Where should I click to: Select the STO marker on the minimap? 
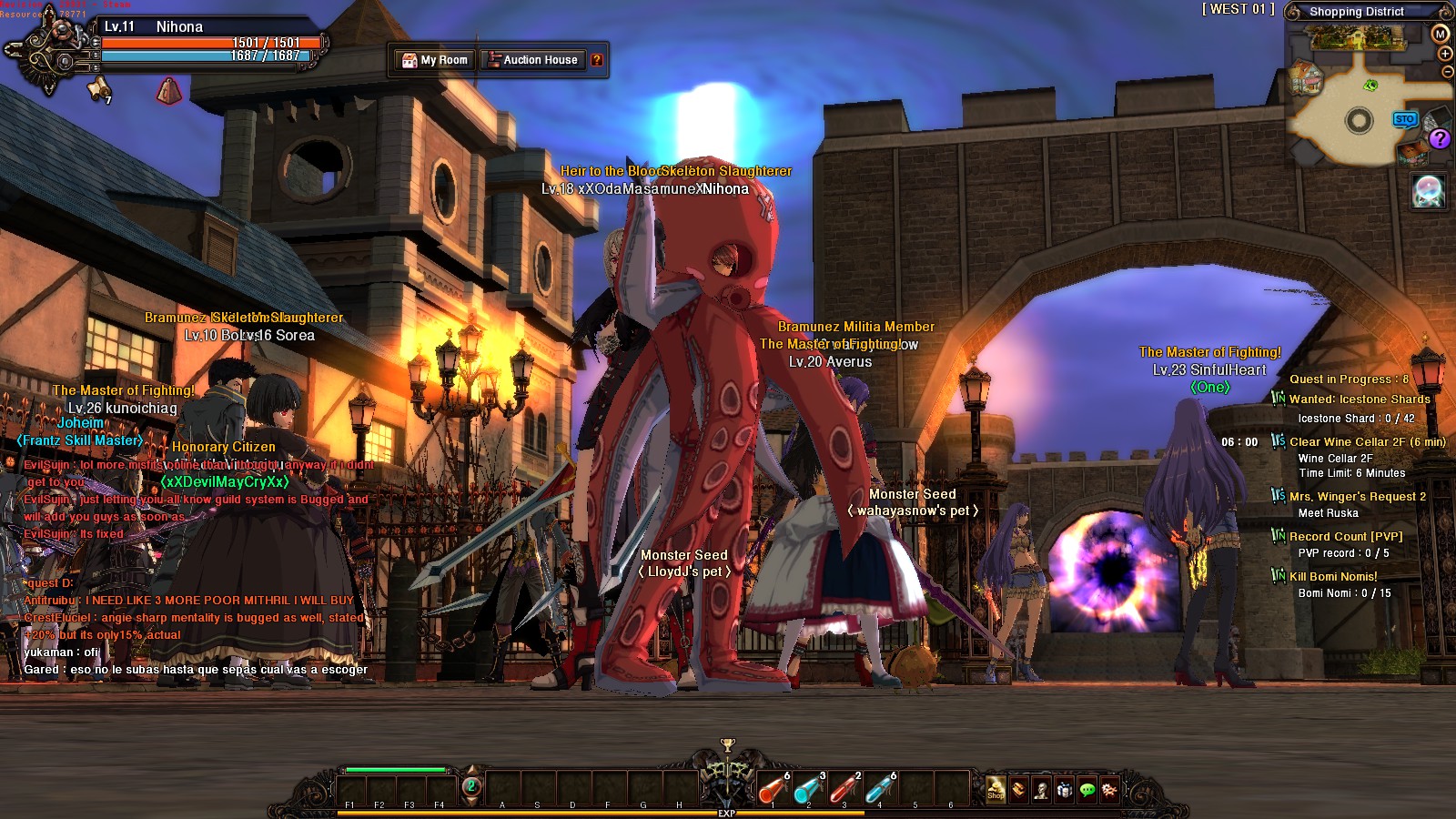(x=1405, y=119)
